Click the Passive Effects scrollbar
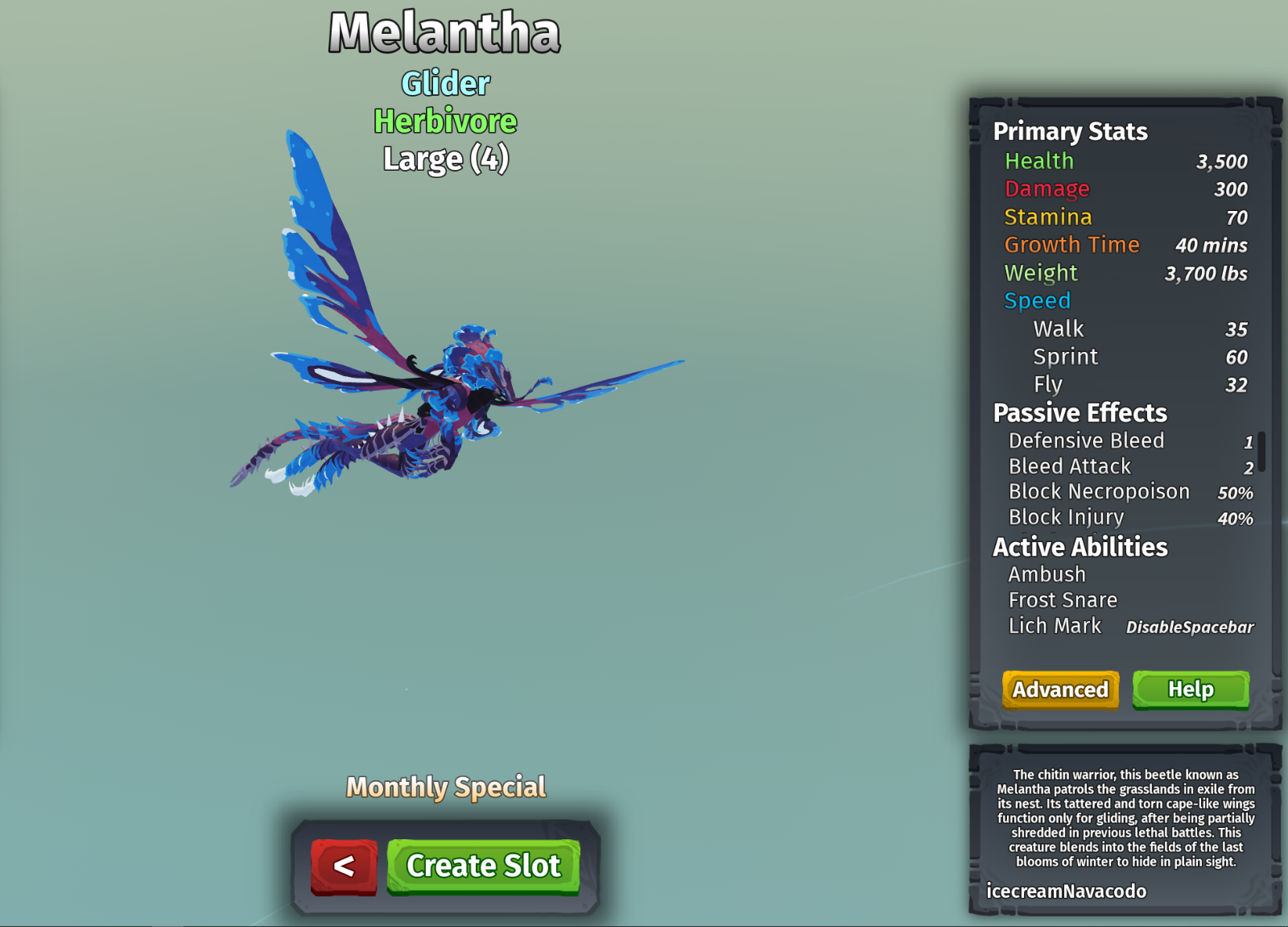 point(1261,452)
